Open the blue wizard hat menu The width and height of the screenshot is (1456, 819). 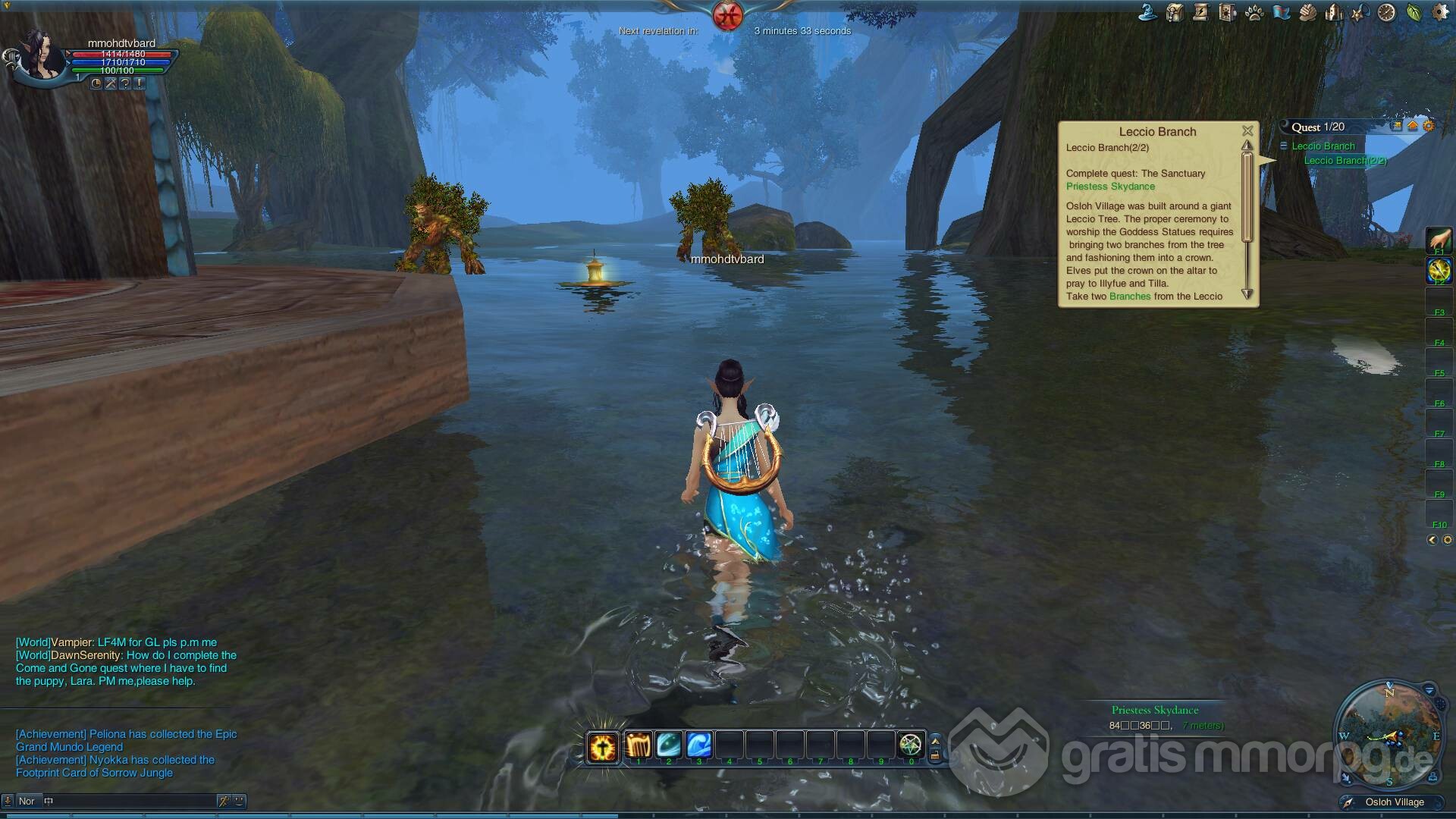tap(1147, 13)
